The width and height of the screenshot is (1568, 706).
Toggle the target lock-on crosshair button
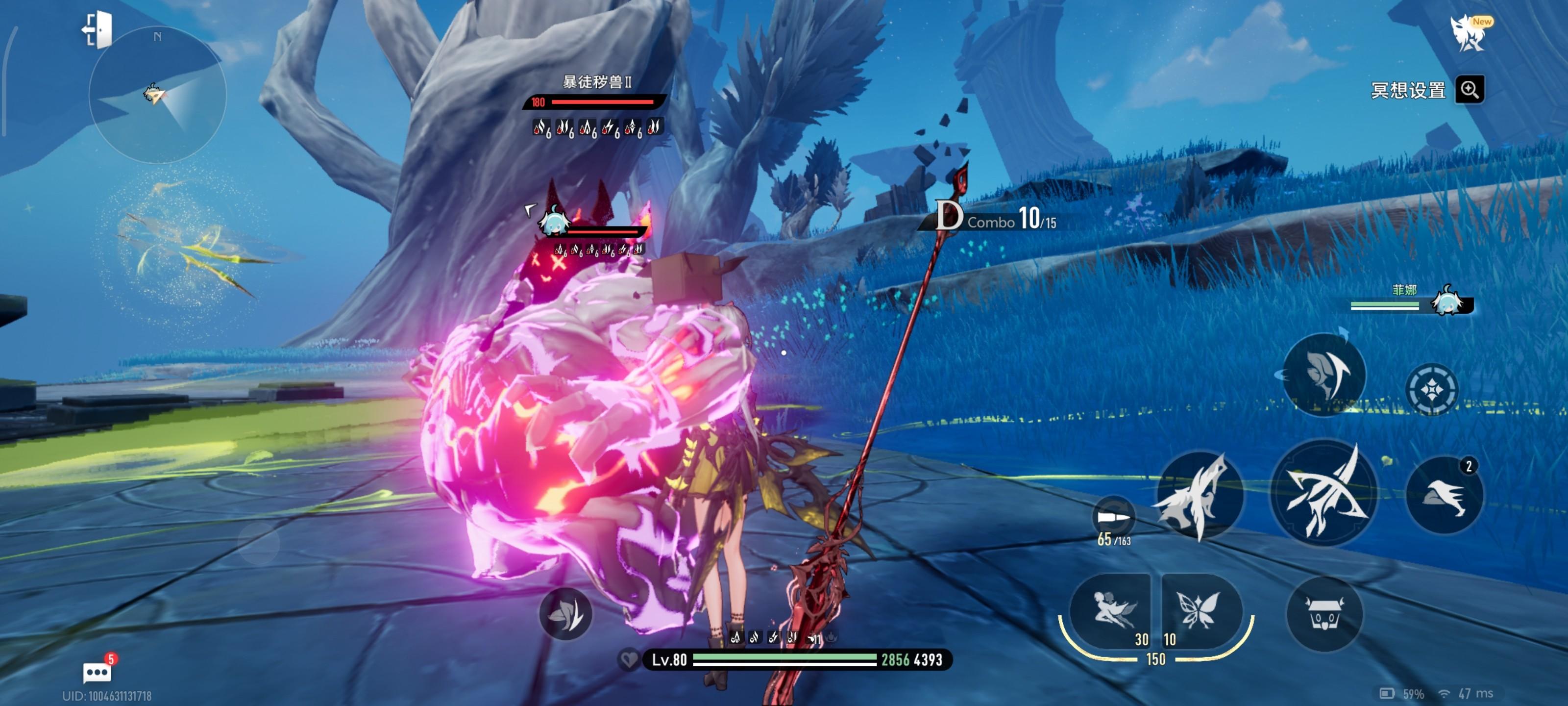click(x=1431, y=389)
